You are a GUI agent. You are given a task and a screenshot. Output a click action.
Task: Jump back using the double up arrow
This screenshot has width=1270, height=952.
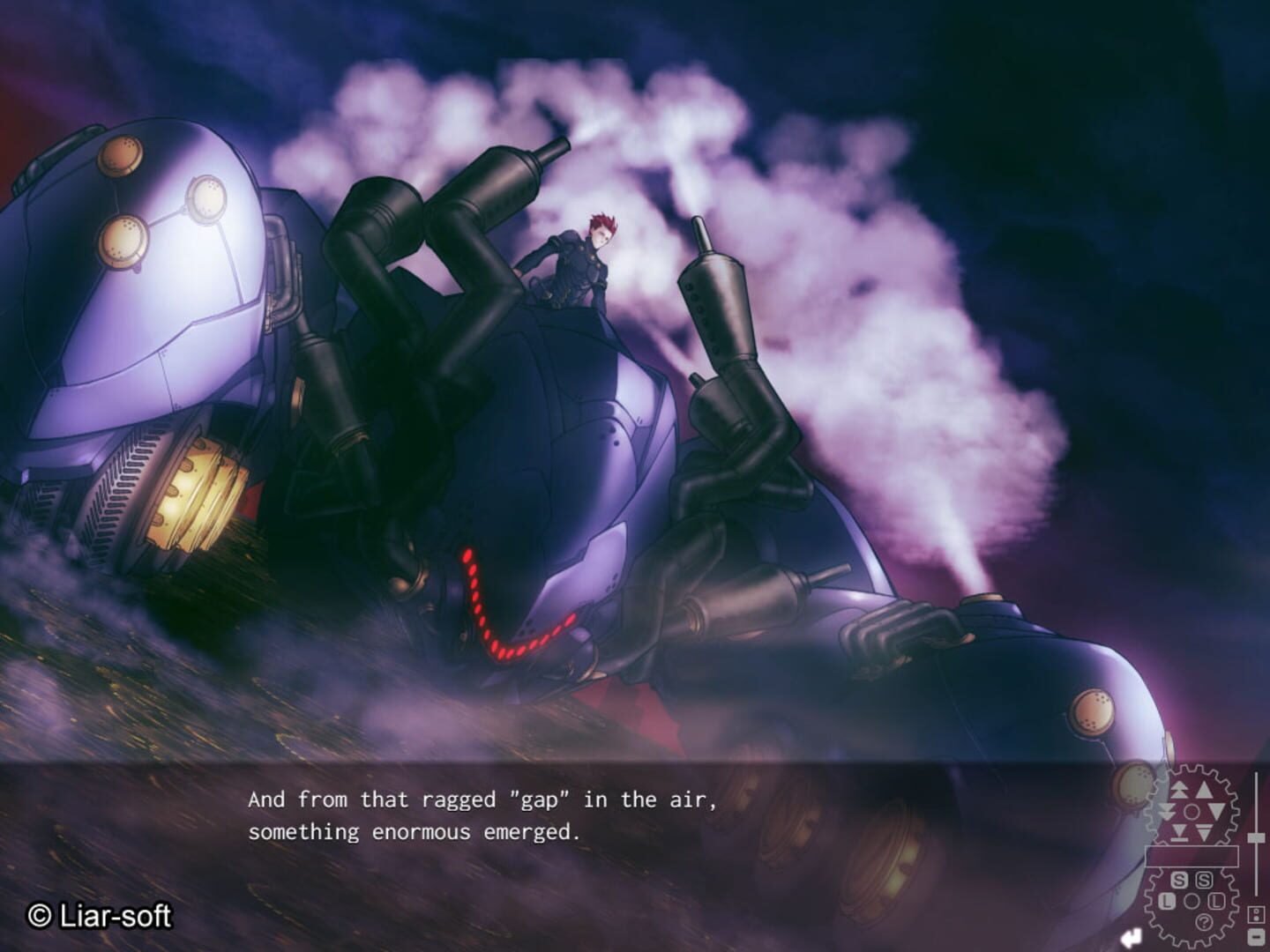tap(1179, 789)
